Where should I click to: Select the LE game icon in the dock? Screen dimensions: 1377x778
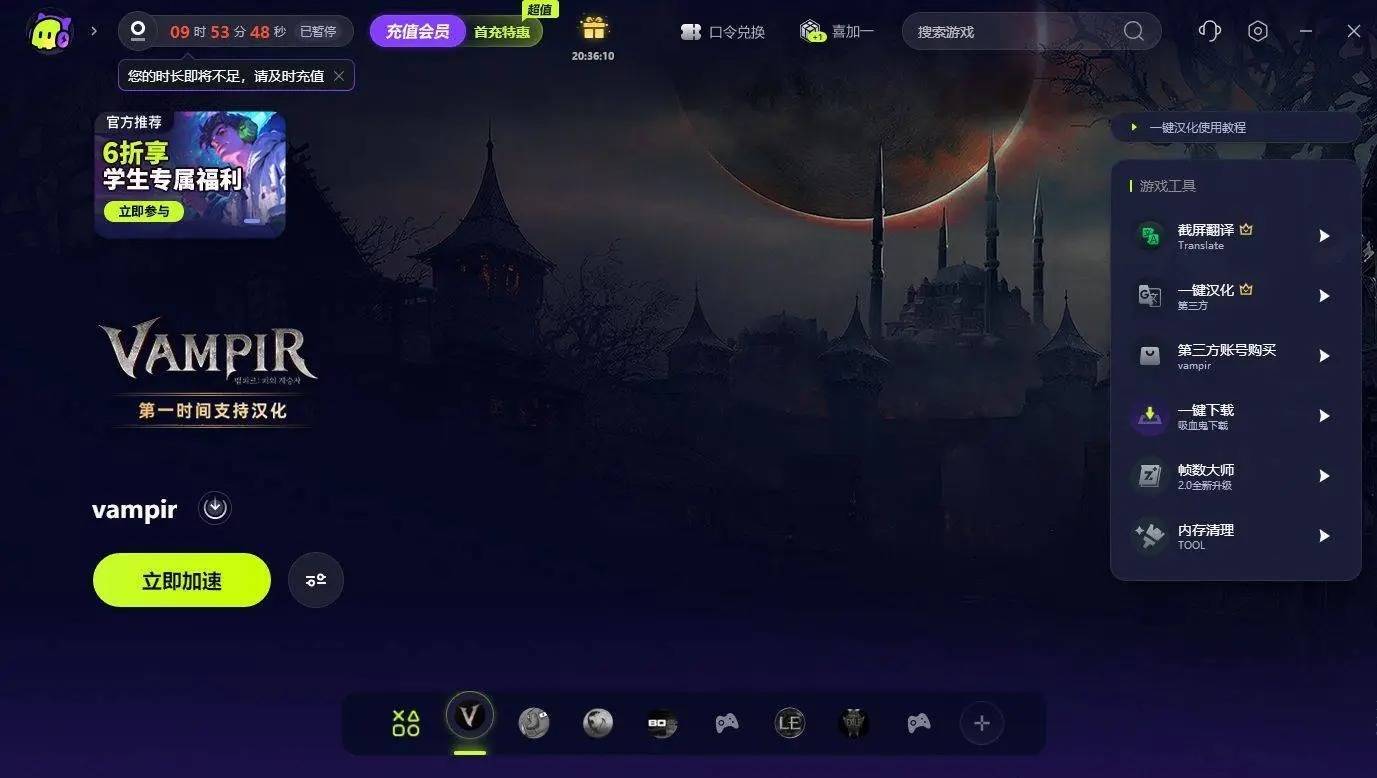tap(790, 723)
